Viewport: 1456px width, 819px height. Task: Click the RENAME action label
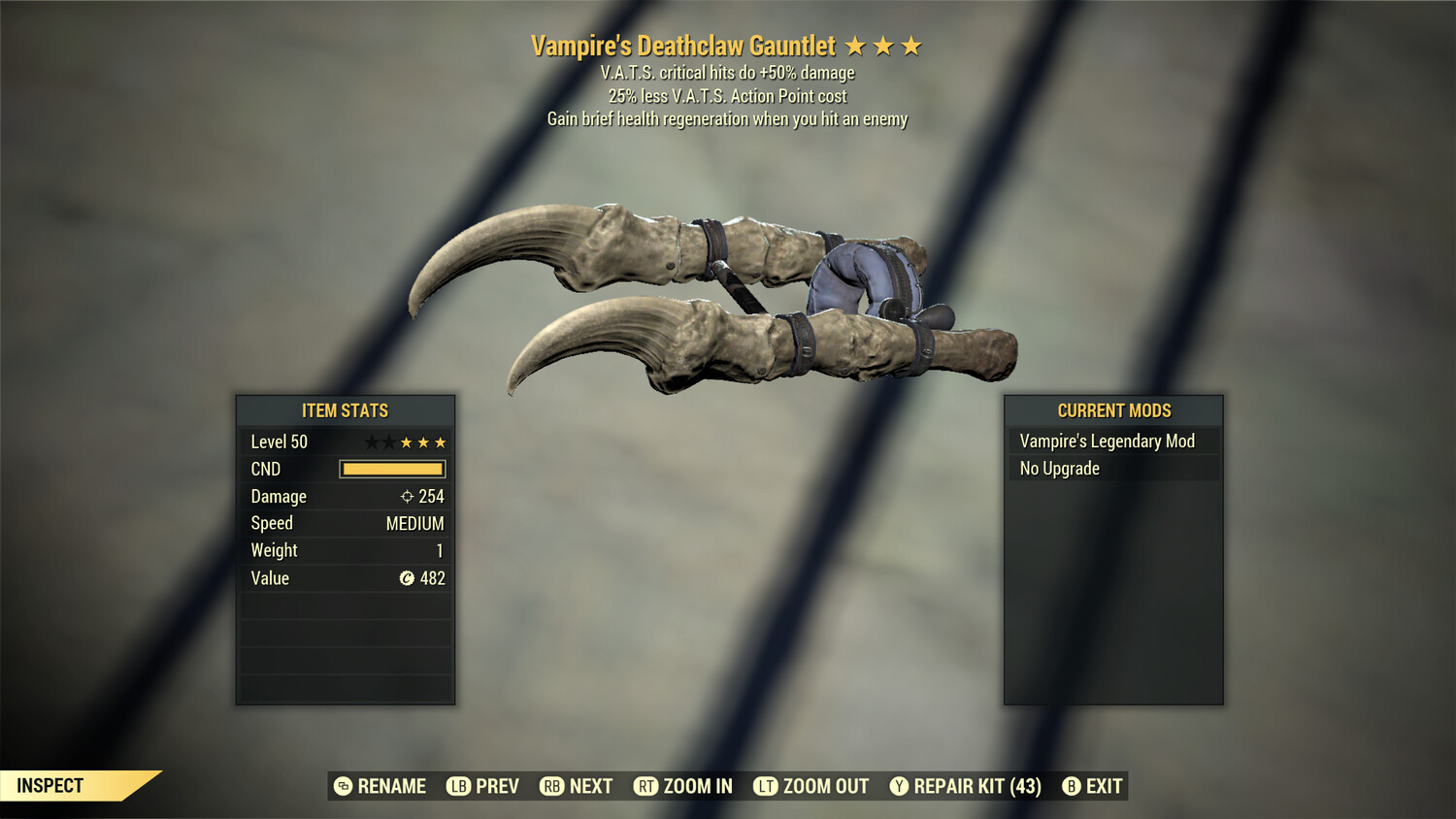[392, 786]
